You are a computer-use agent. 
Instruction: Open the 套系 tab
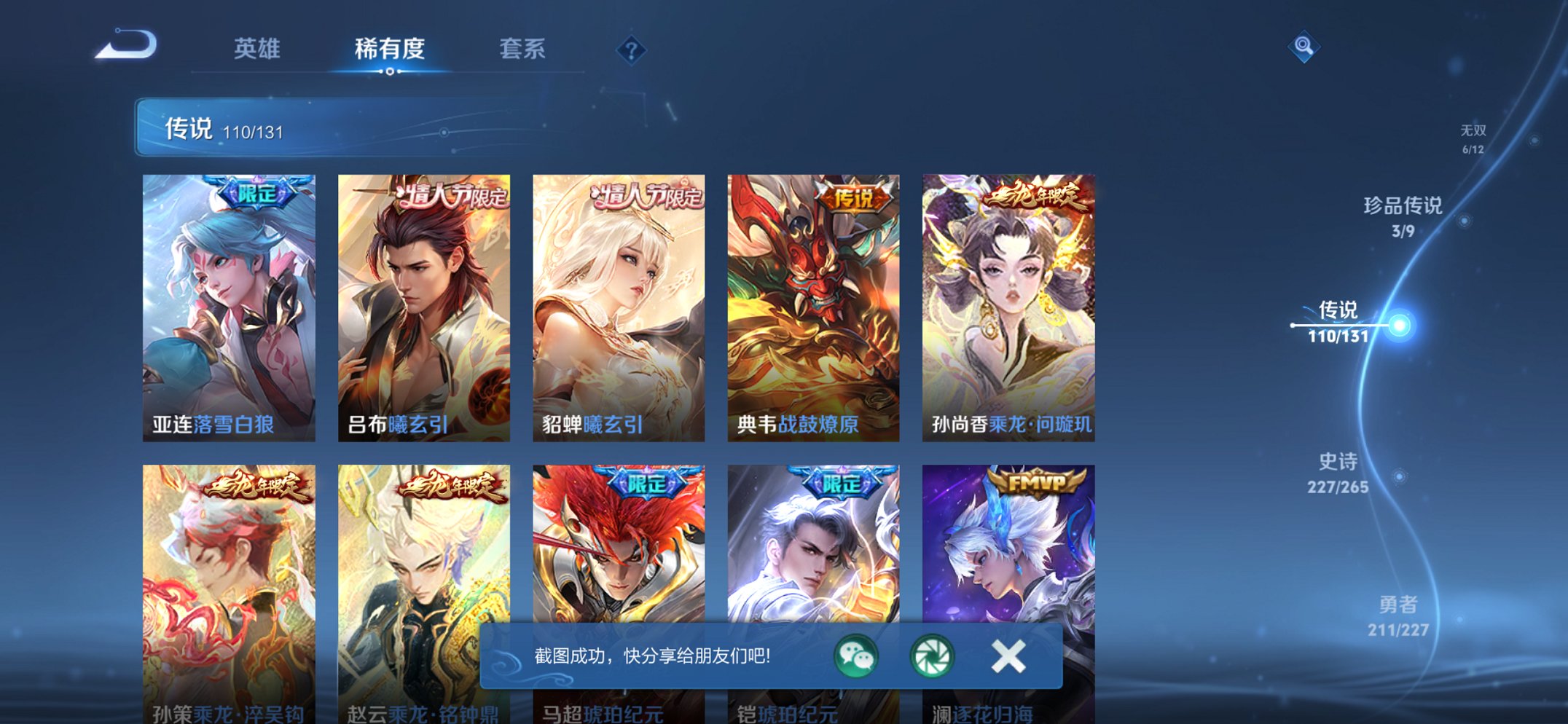[x=524, y=48]
